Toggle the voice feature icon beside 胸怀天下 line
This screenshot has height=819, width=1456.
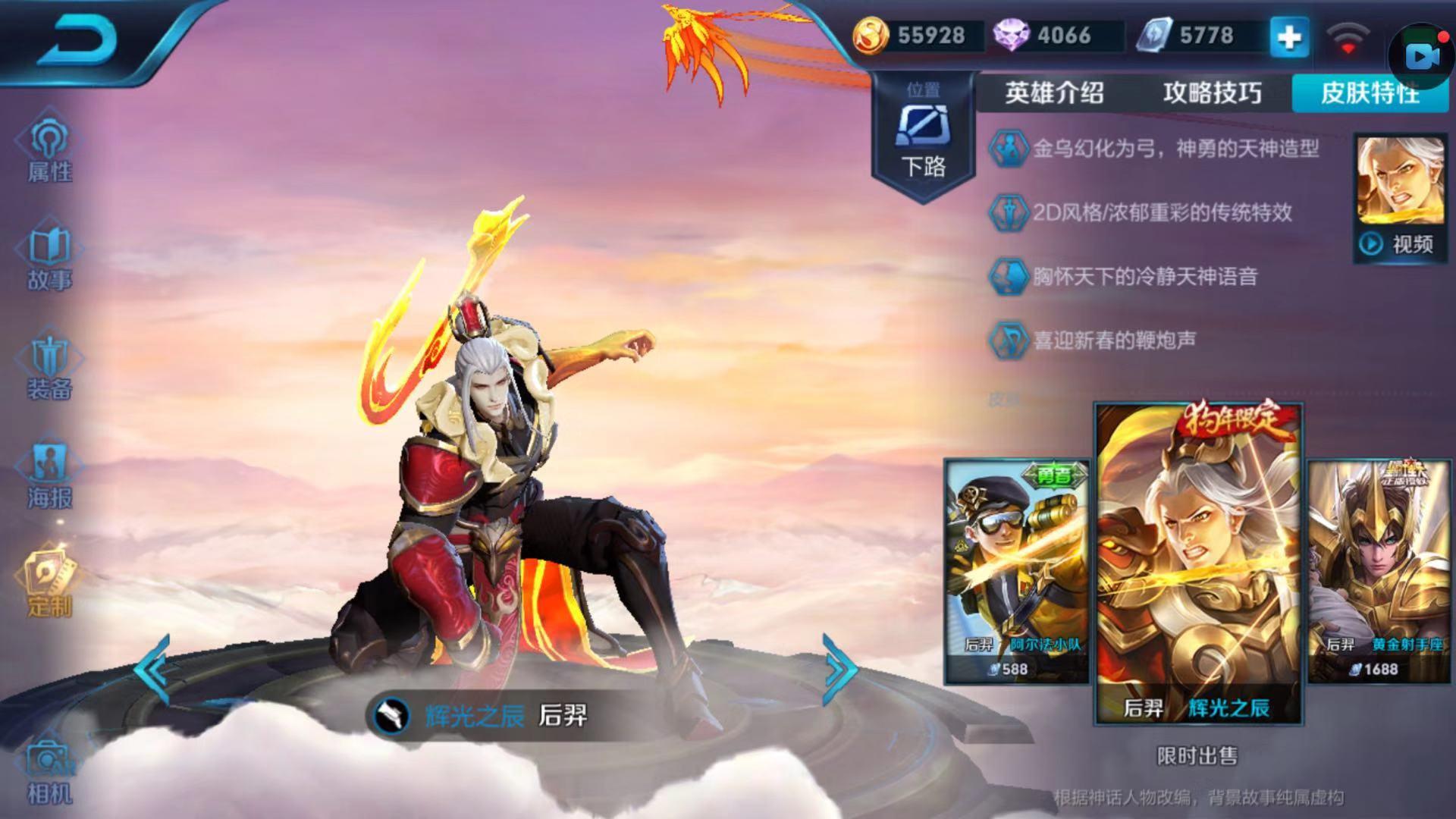click(1010, 278)
